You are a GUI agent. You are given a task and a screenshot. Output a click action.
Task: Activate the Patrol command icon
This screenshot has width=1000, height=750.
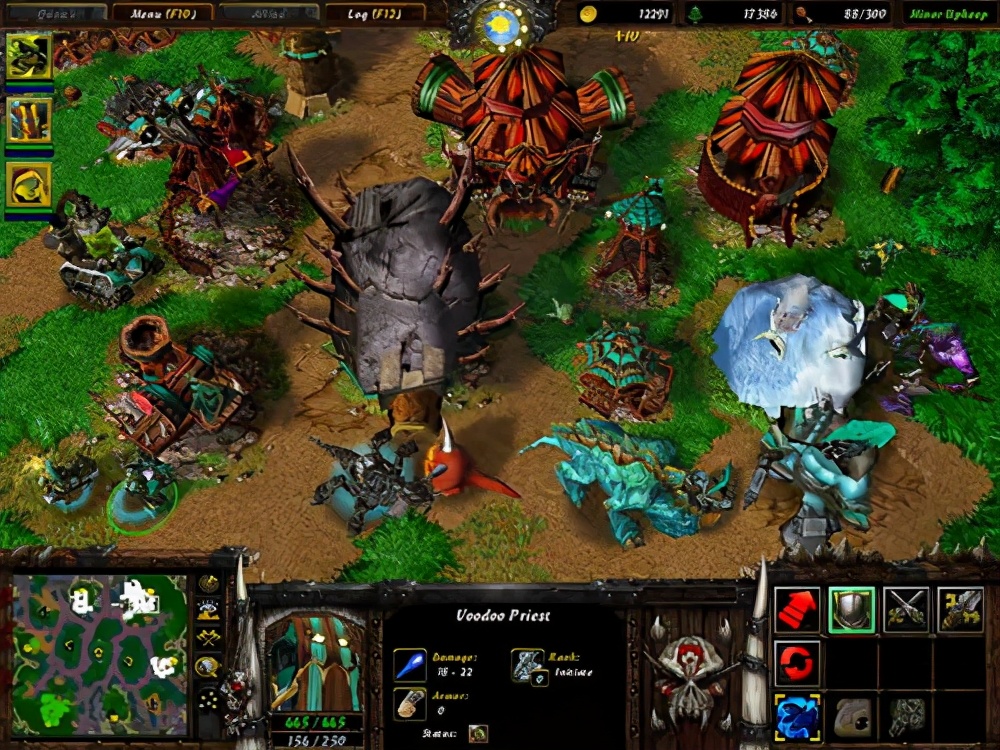(959, 610)
